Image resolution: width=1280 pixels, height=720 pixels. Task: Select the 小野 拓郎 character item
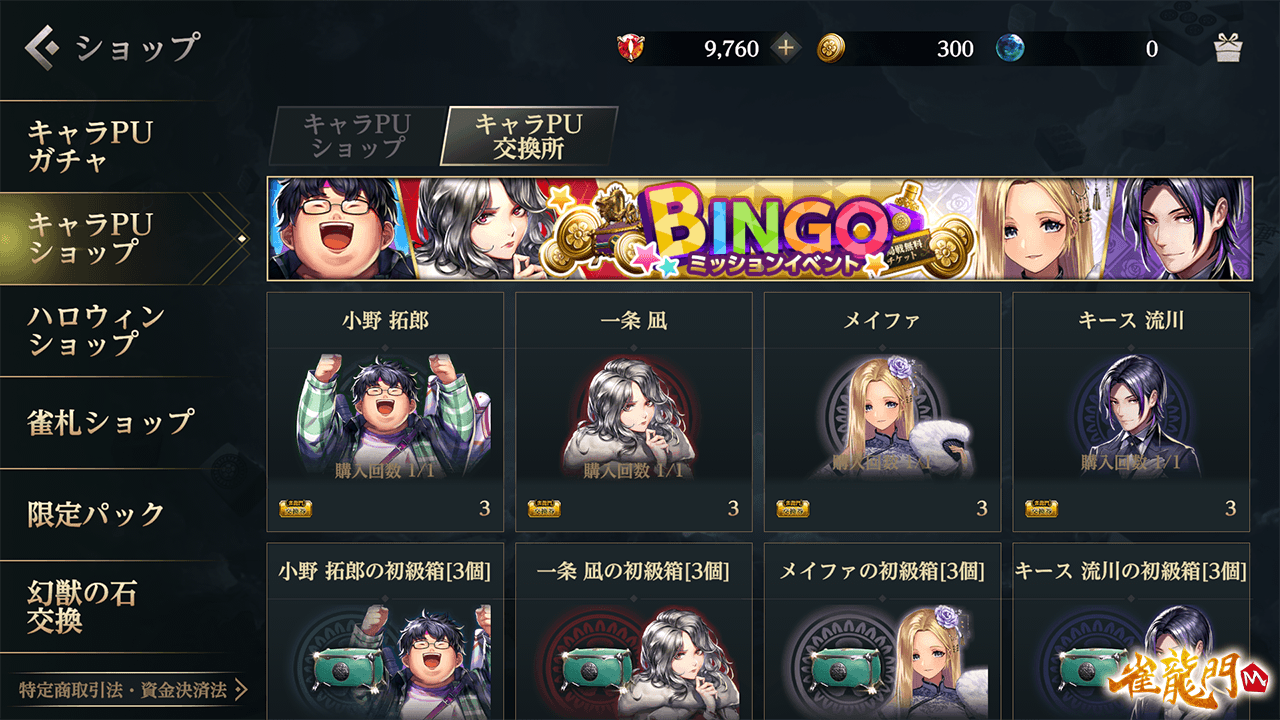coord(385,411)
